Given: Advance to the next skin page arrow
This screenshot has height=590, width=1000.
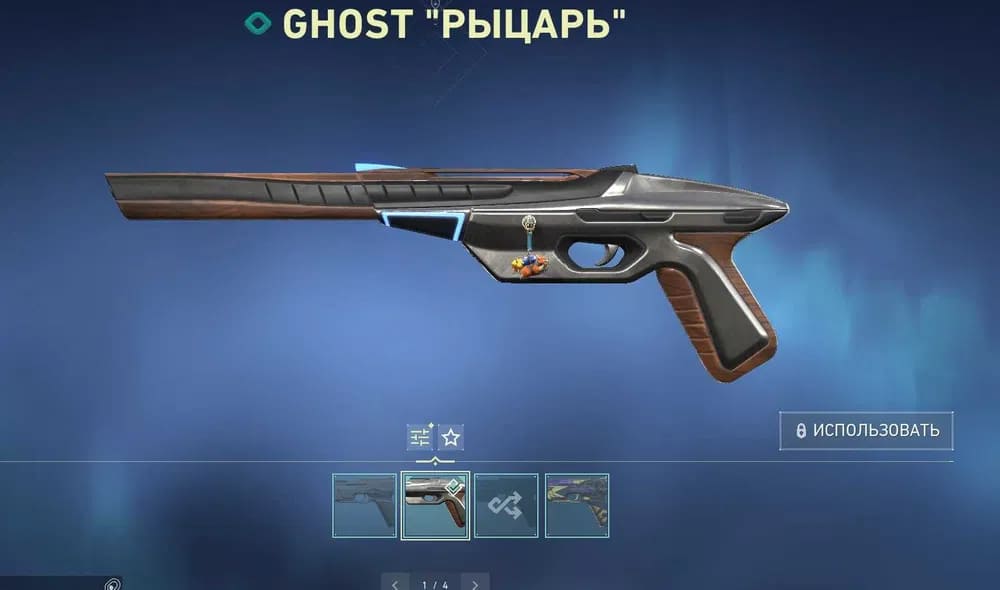Looking at the screenshot, I should click(x=475, y=583).
